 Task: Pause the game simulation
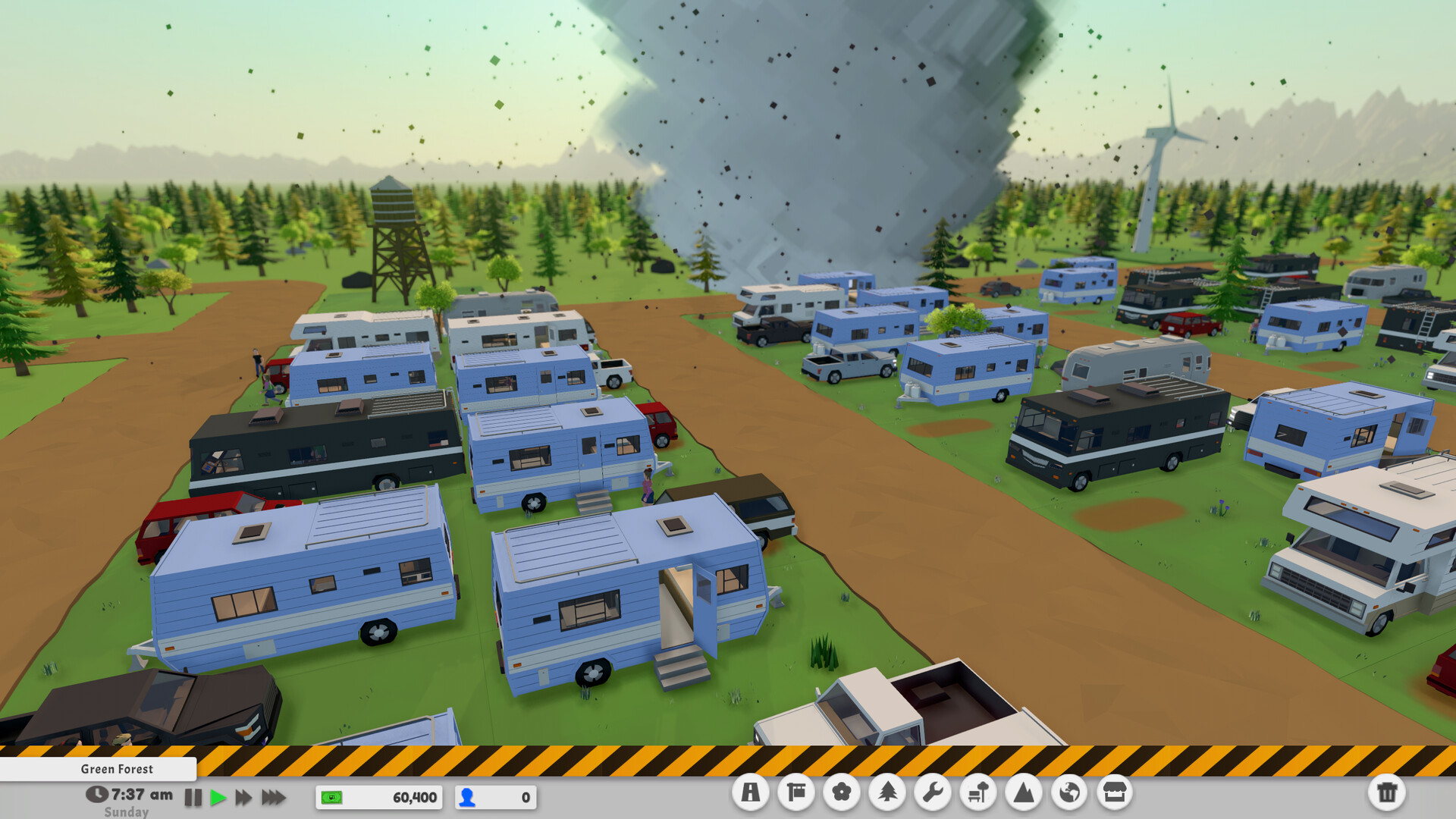194,797
